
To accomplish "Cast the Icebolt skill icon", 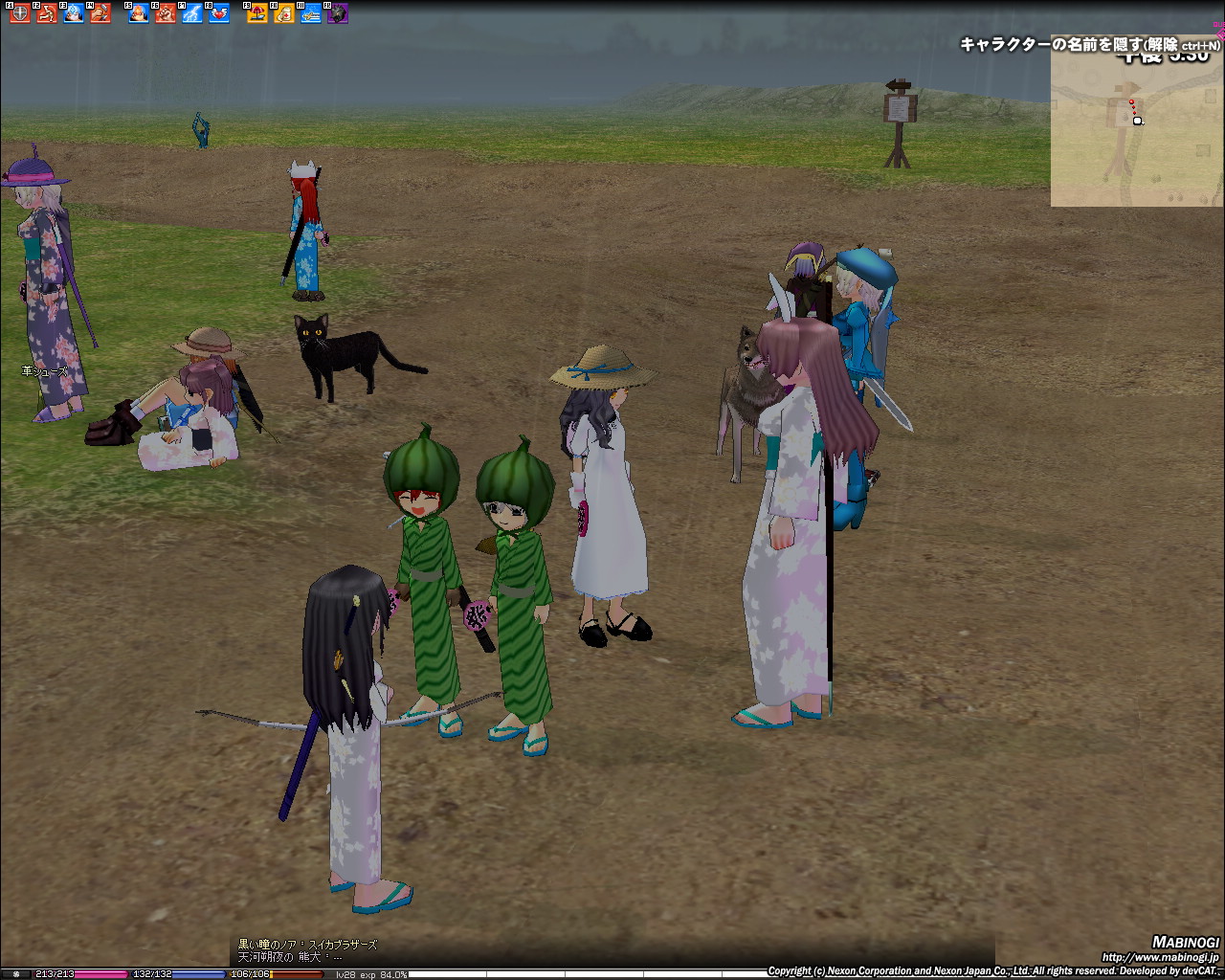I will (x=73, y=13).
